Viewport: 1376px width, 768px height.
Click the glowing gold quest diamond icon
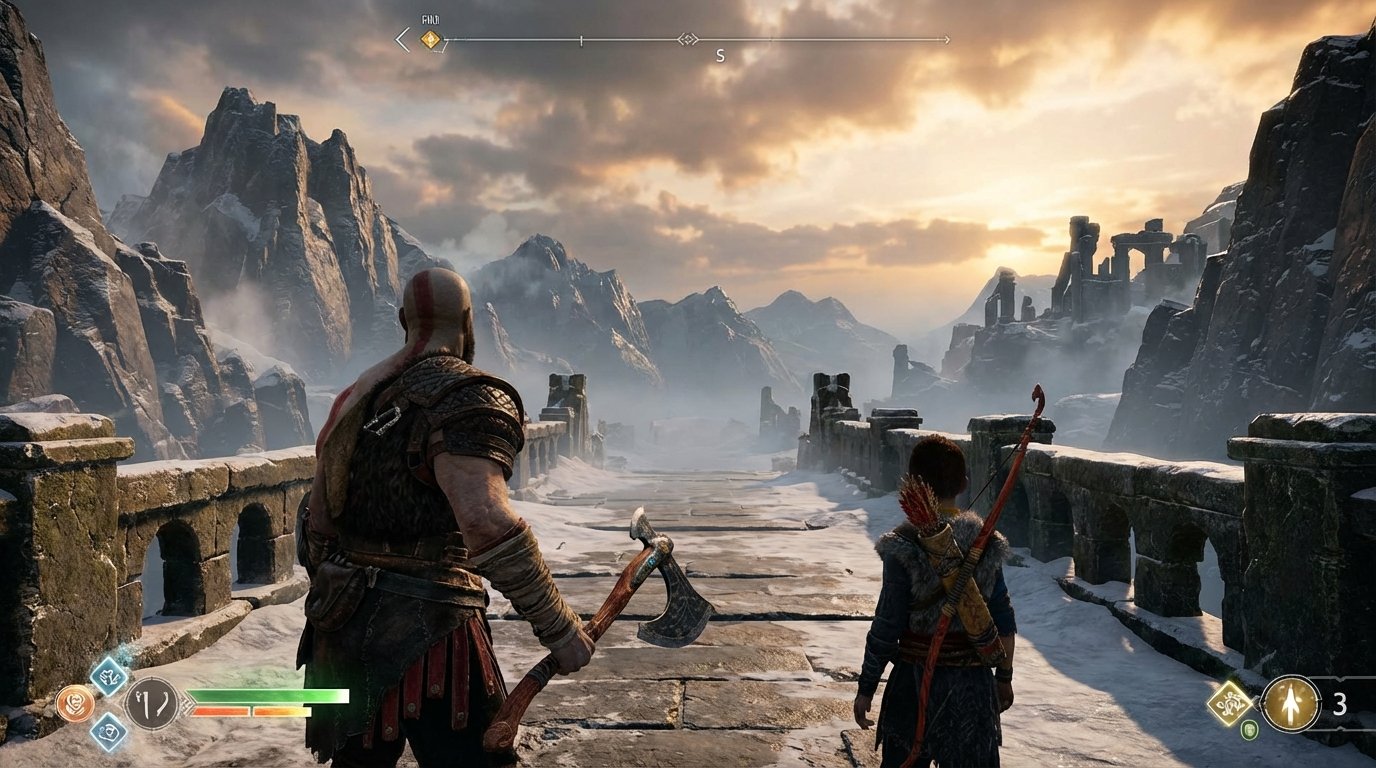[1231, 704]
